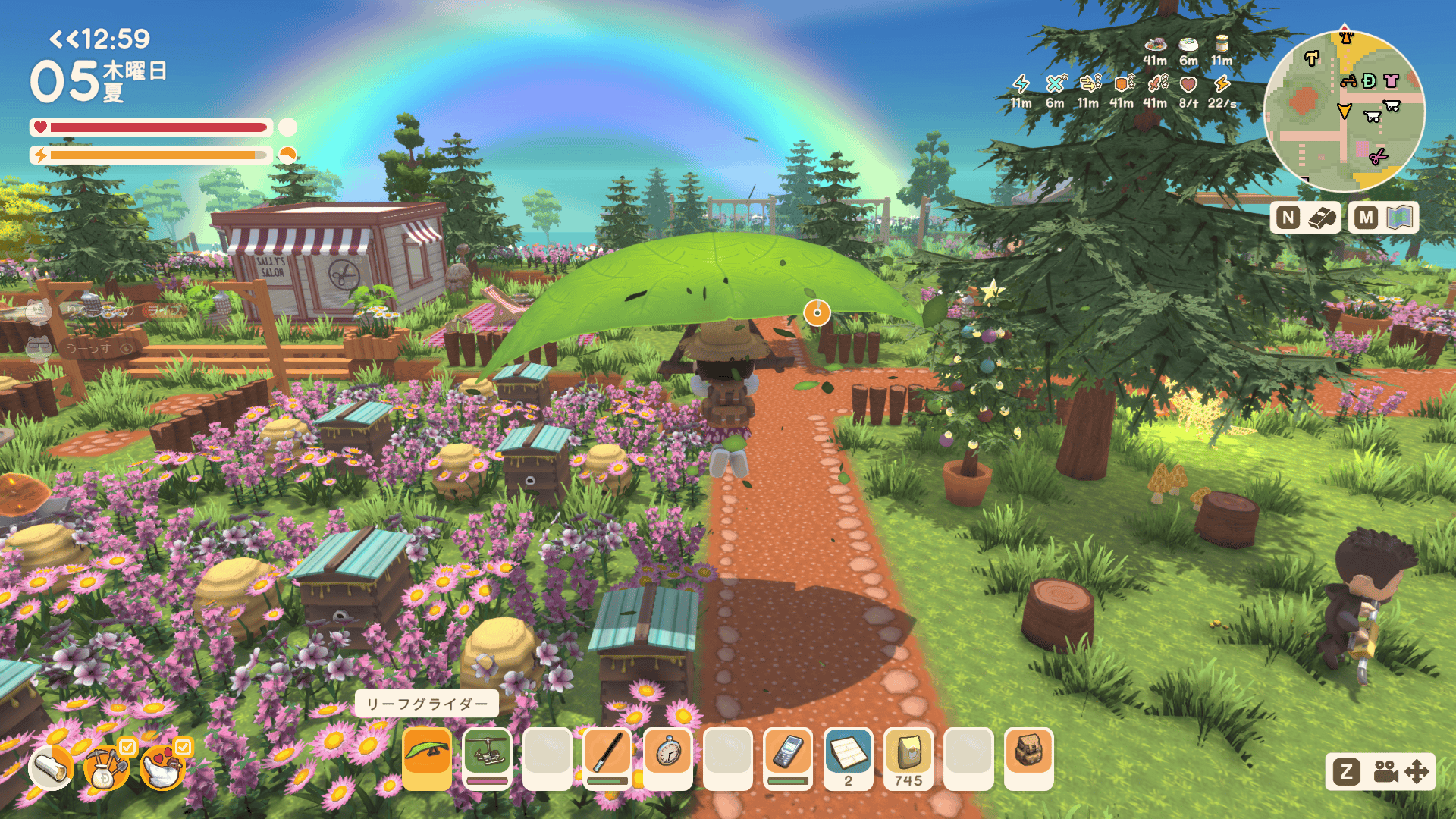Equip the black baton item
Viewport: 1456px width, 819px height.
pos(607,758)
